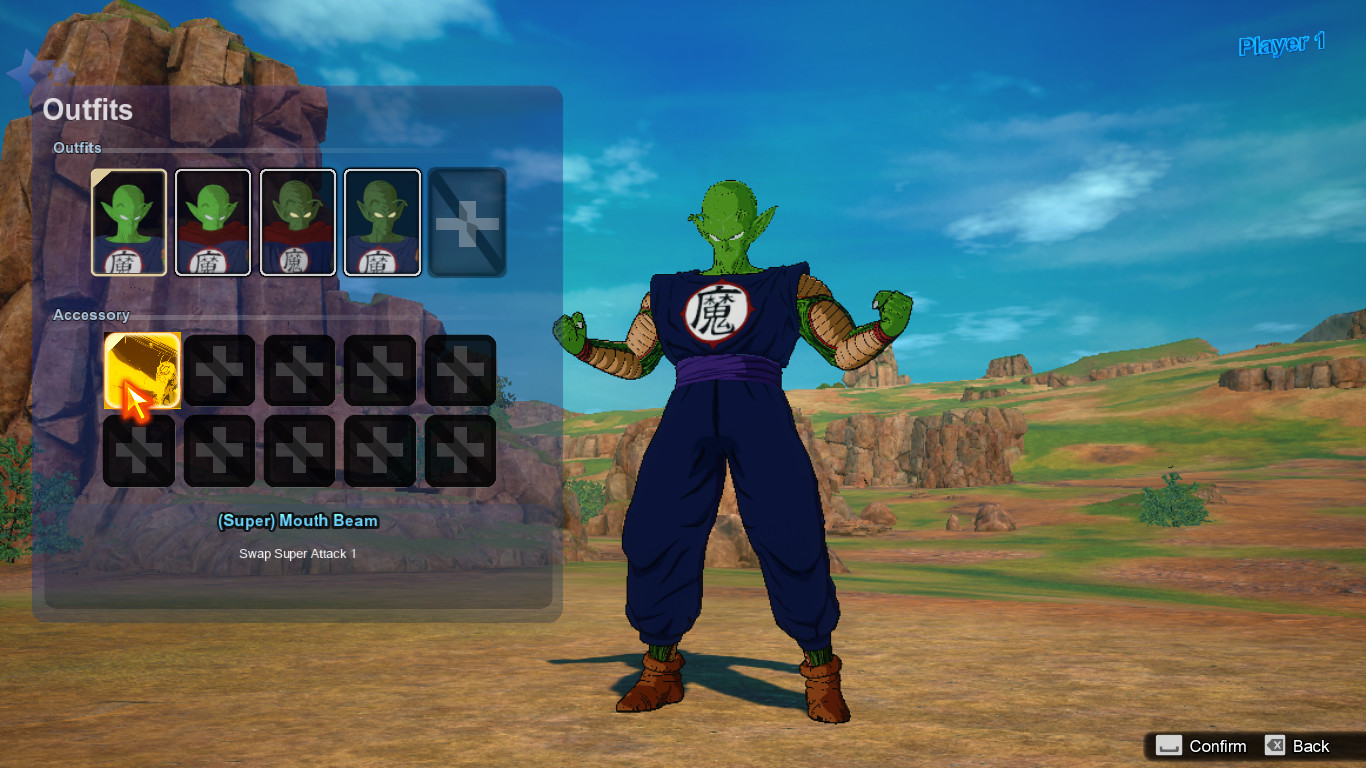Click the (Super) Mouth Beam name label
The width and height of the screenshot is (1366, 768).
coord(298,521)
